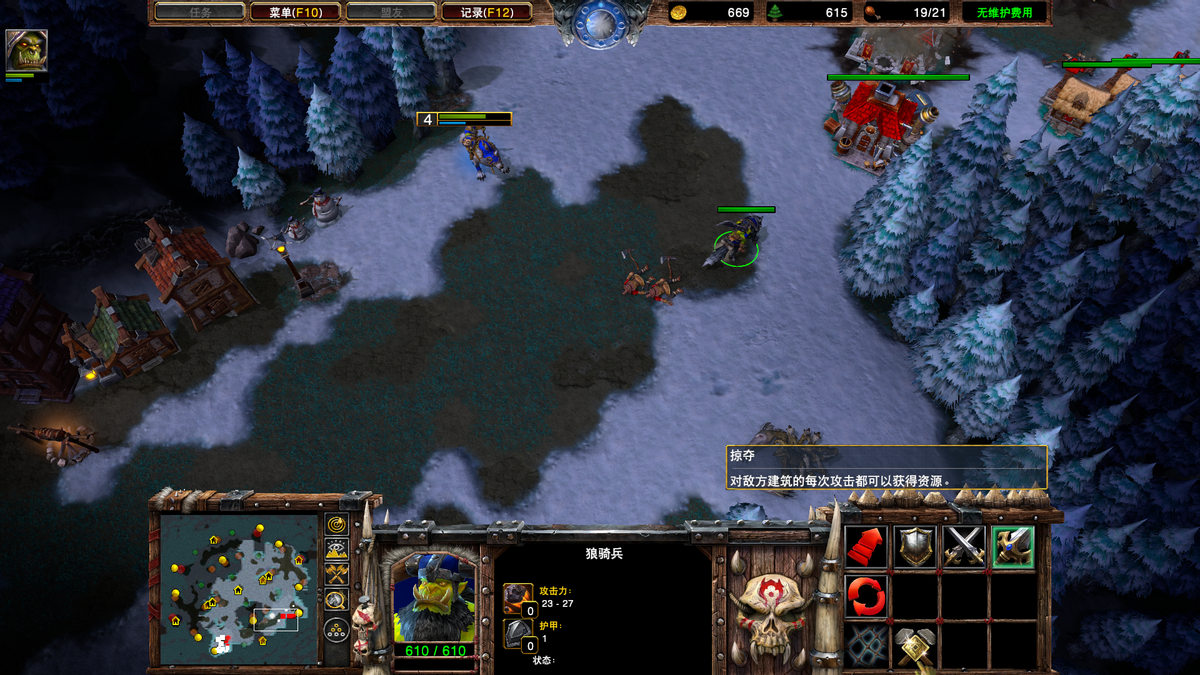Toggle the formation movement button

(x=336, y=630)
